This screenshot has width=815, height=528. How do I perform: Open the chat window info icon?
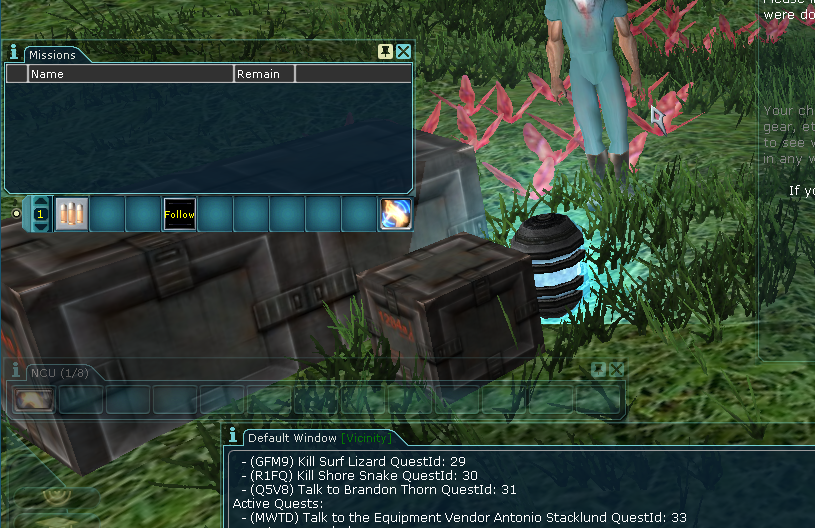pyautogui.click(x=233, y=436)
